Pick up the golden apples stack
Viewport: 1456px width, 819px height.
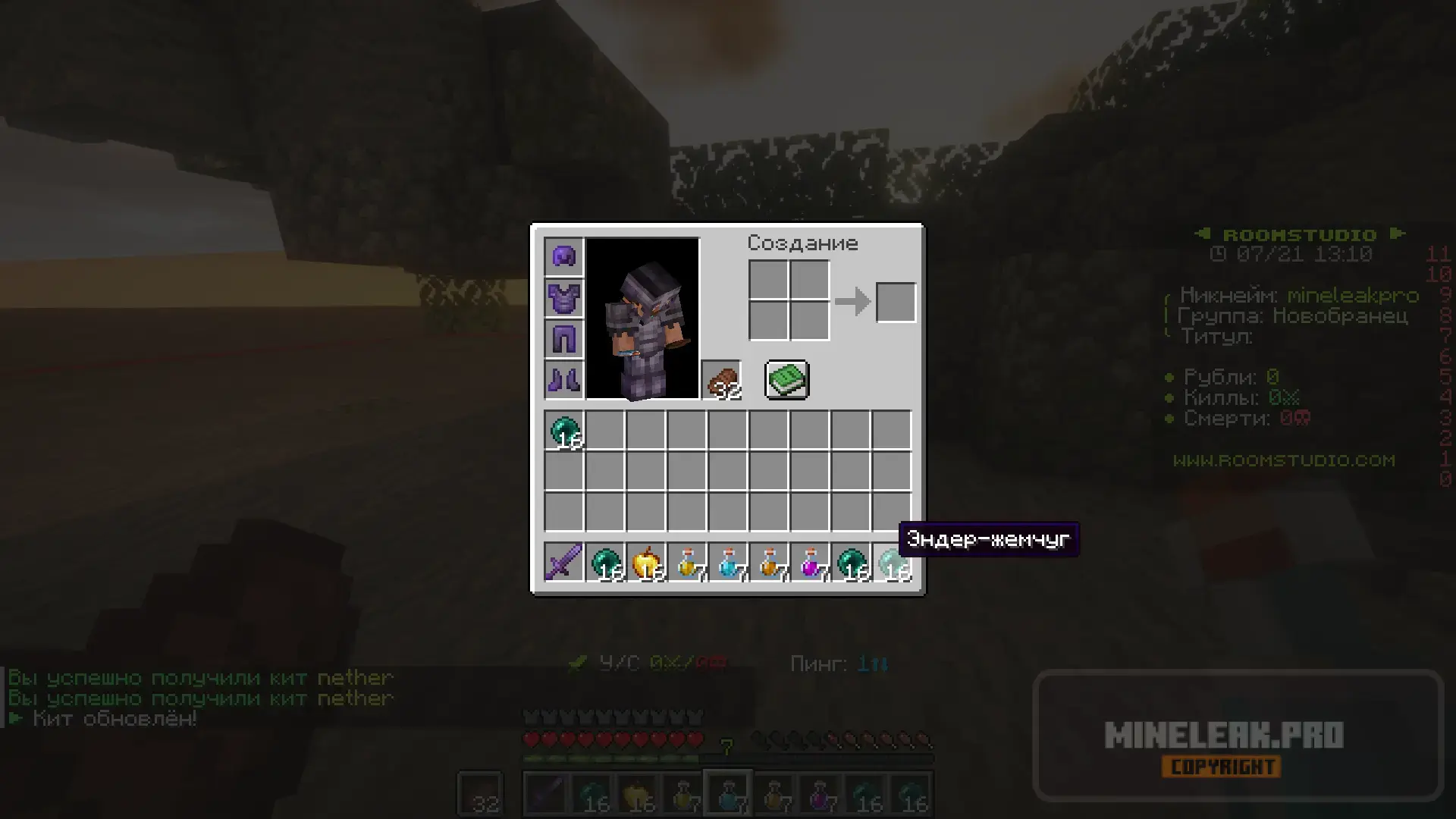(x=646, y=563)
